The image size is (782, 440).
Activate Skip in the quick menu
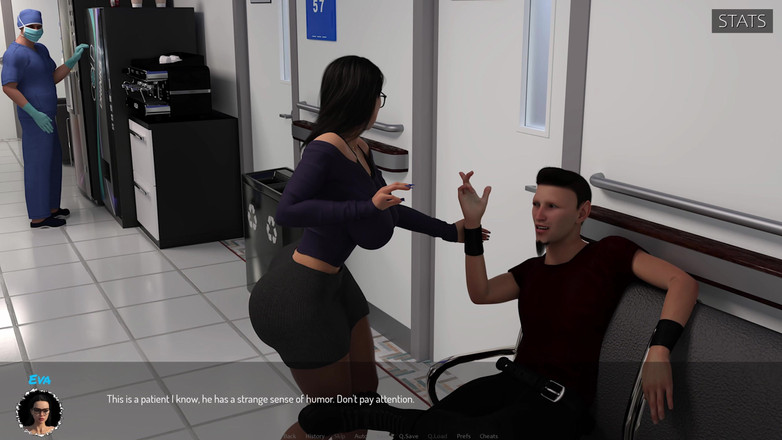(x=339, y=436)
